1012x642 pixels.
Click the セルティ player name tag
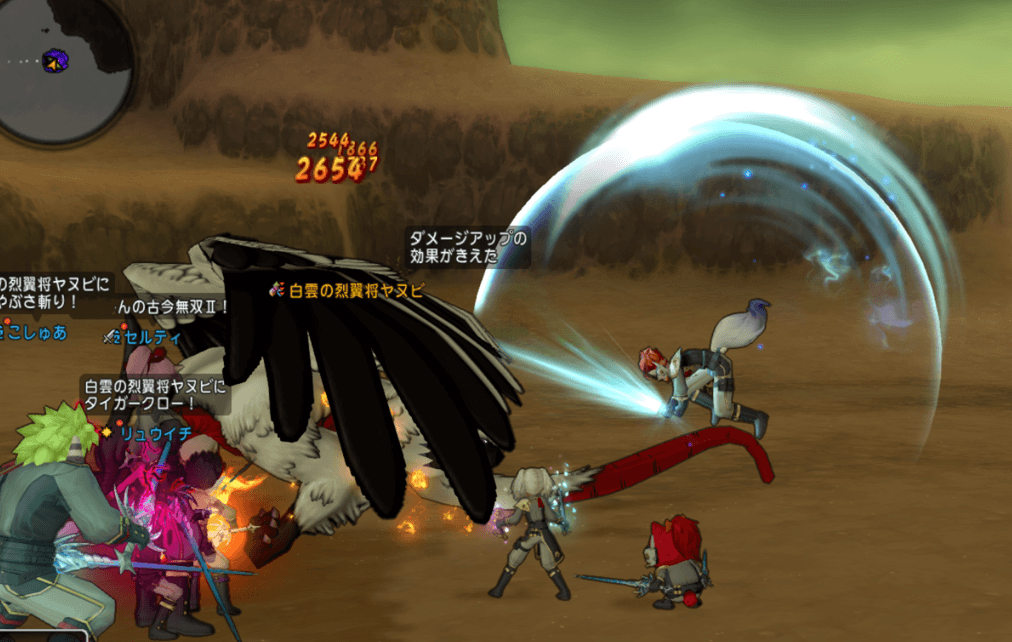pyautogui.click(x=149, y=337)
